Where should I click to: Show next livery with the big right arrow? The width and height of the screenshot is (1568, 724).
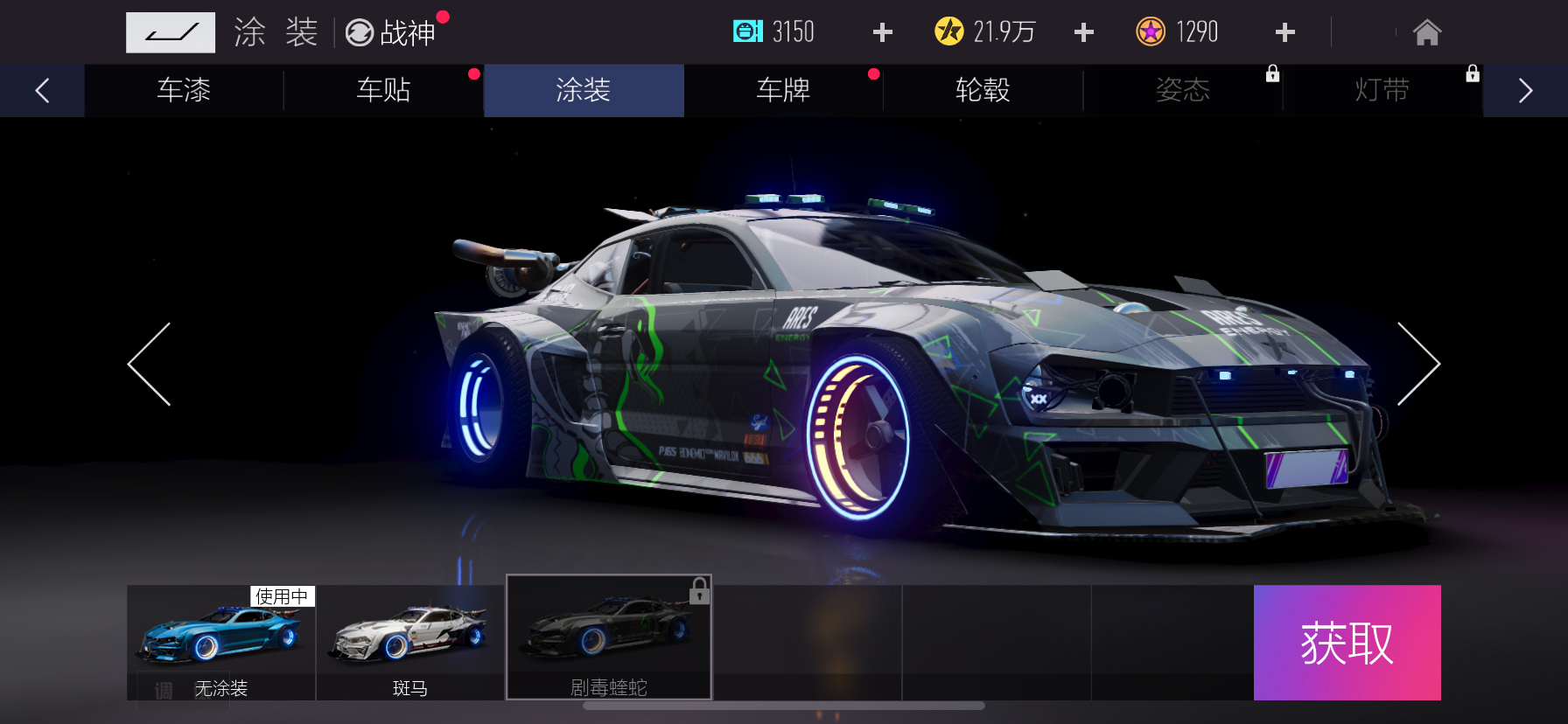click(1417, 364)
